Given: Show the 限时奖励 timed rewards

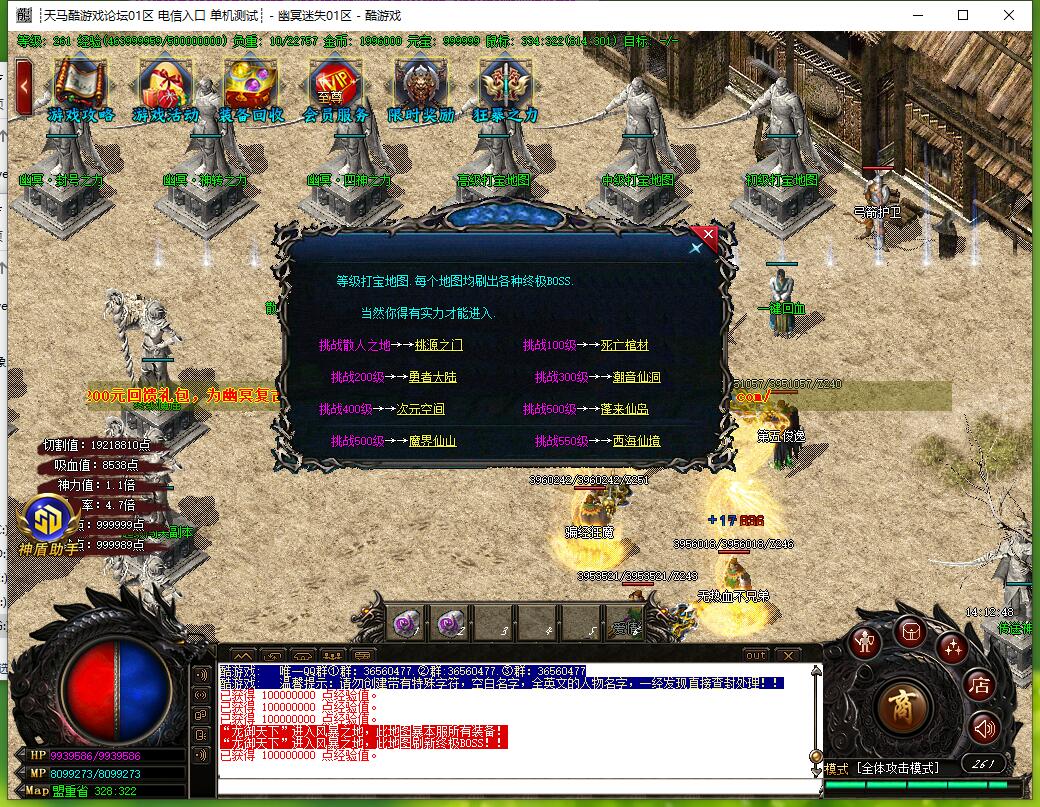Looking at the screenshot, I should click(x=420, y=86).
